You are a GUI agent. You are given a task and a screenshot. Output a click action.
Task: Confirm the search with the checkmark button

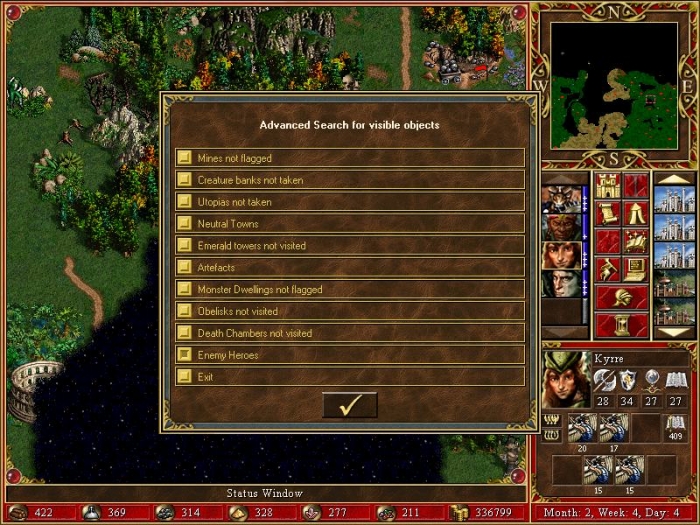(350, 405)
